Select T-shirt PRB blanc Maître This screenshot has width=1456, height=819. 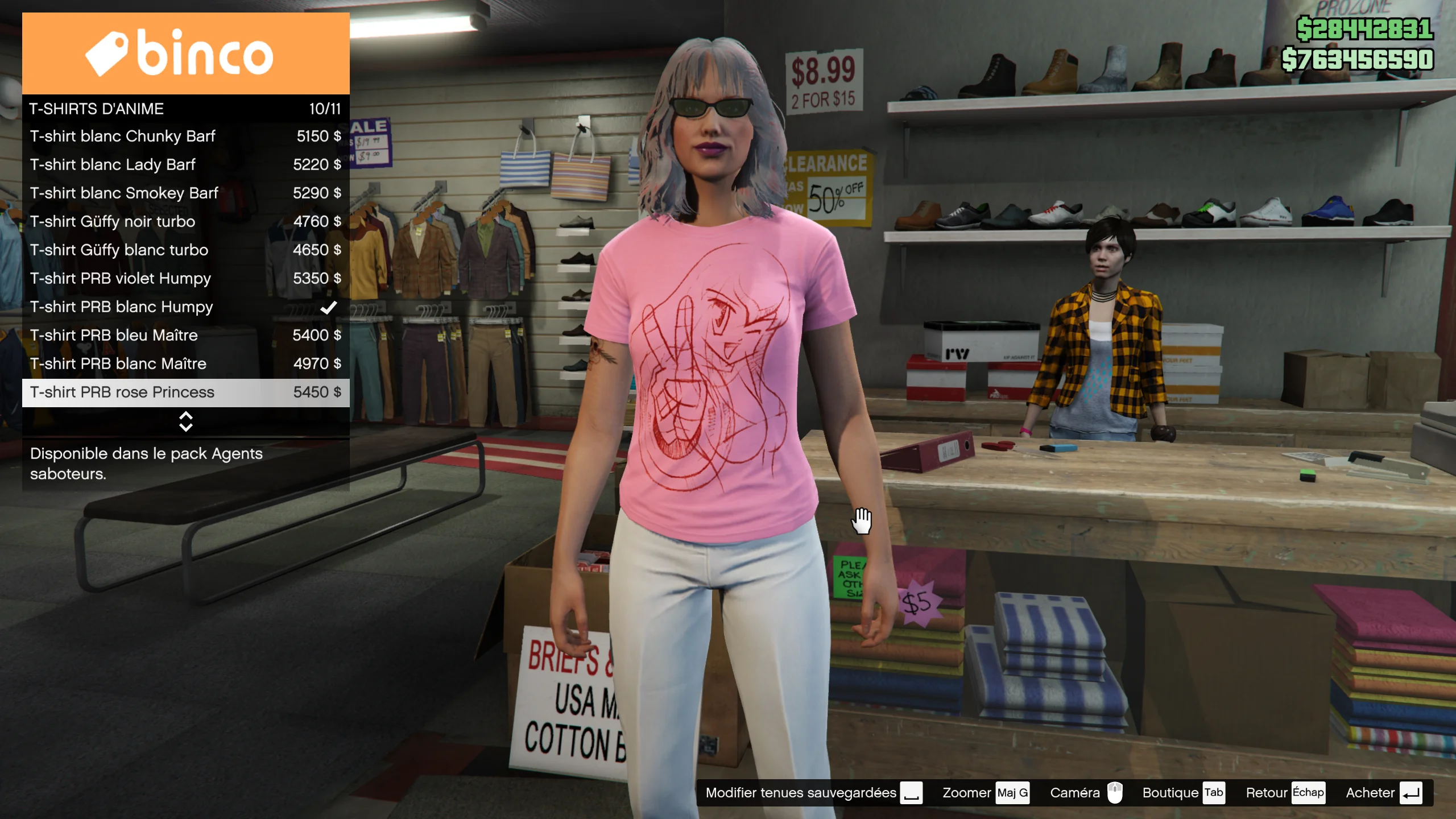185,364
